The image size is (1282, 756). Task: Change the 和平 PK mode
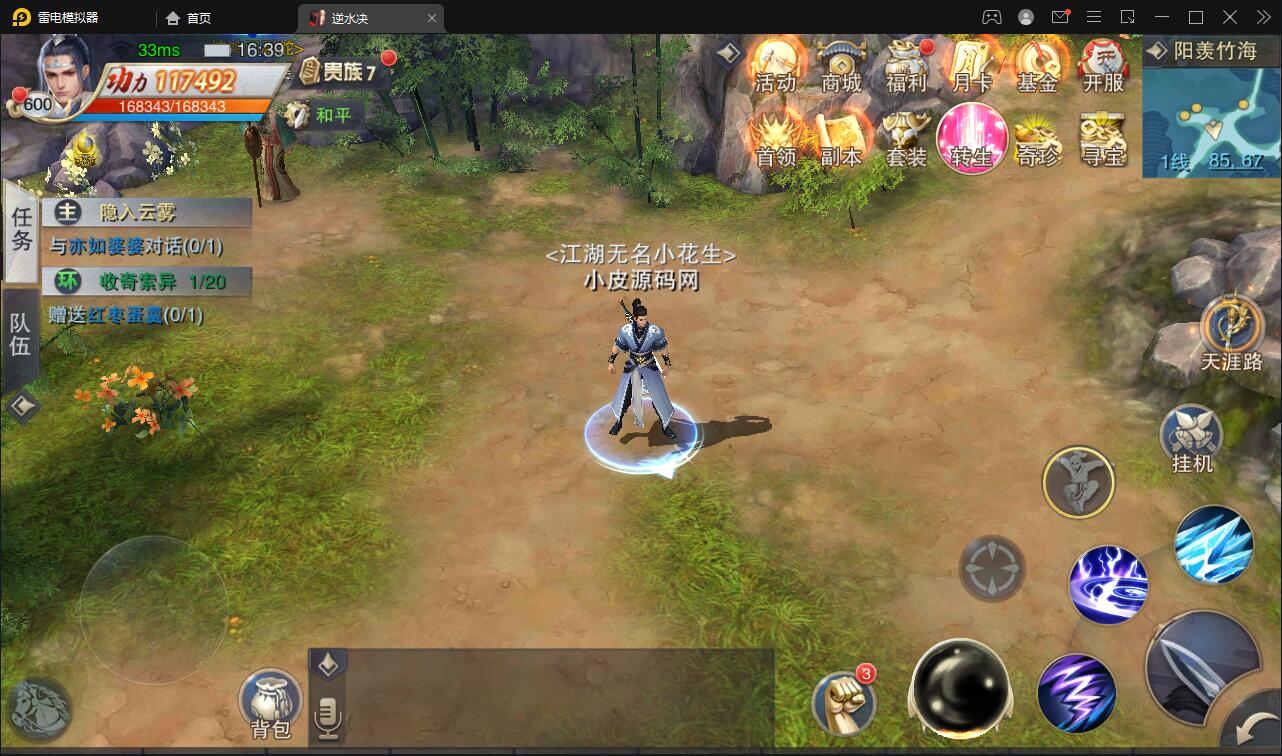pos(322,115)
